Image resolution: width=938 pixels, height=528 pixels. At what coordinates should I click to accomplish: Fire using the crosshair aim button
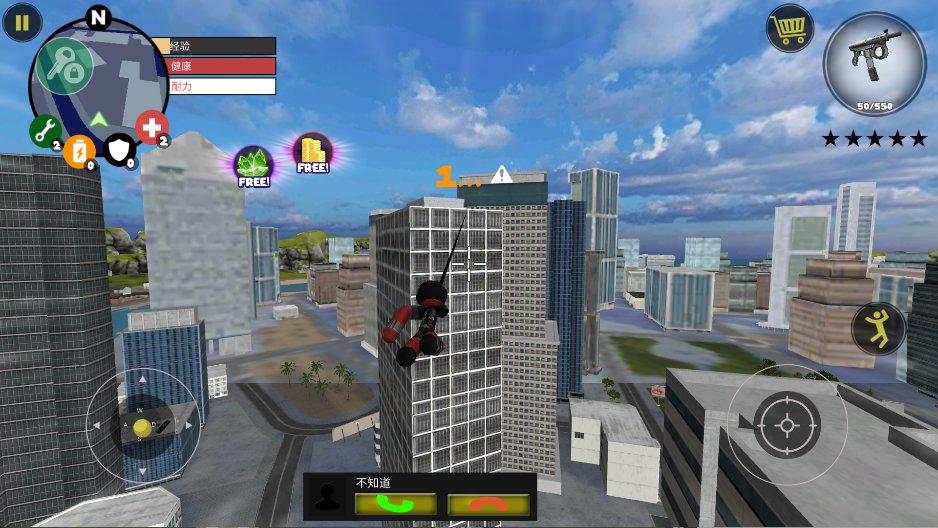point(786,425)
